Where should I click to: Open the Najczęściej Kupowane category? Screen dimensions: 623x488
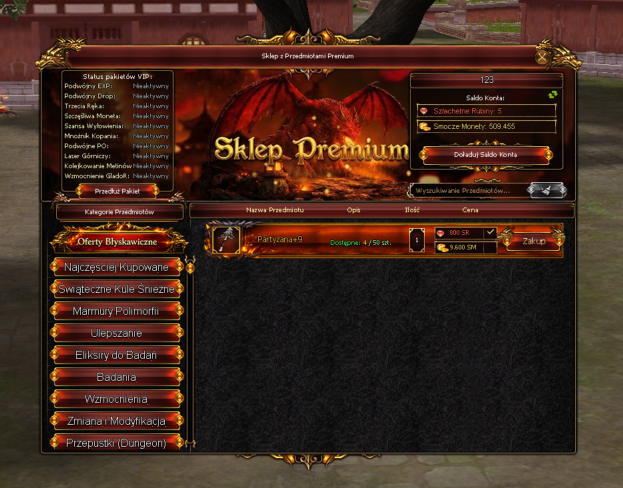coord(118,267)
